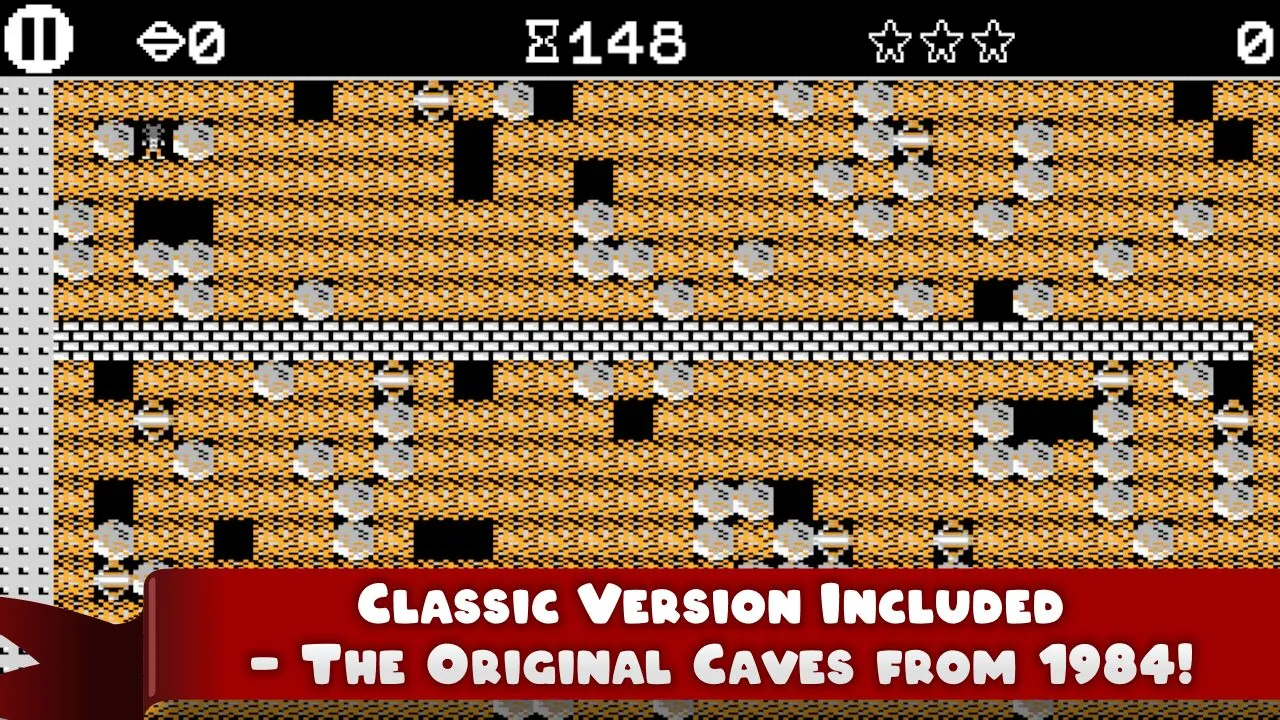This screenshot has height=720, width=1280.
Task: Click the red banner reading Classic Version Included
Action: coord(710,603)
